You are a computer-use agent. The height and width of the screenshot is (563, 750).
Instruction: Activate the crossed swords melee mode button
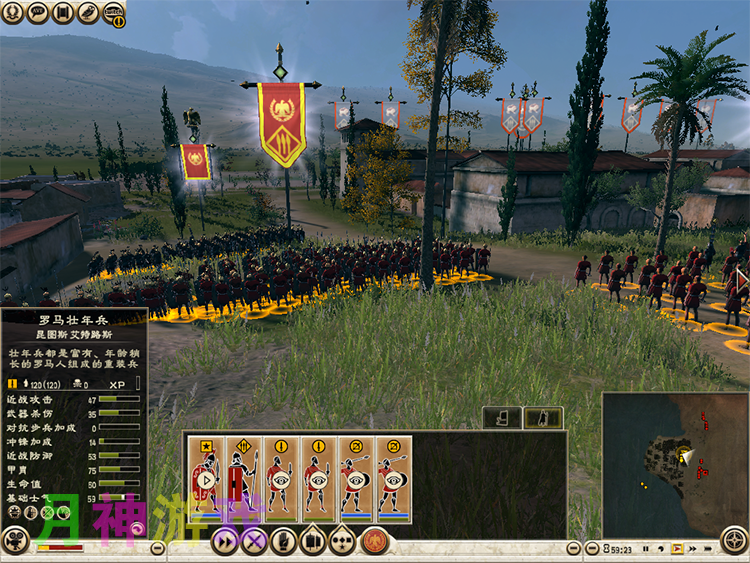254,541
